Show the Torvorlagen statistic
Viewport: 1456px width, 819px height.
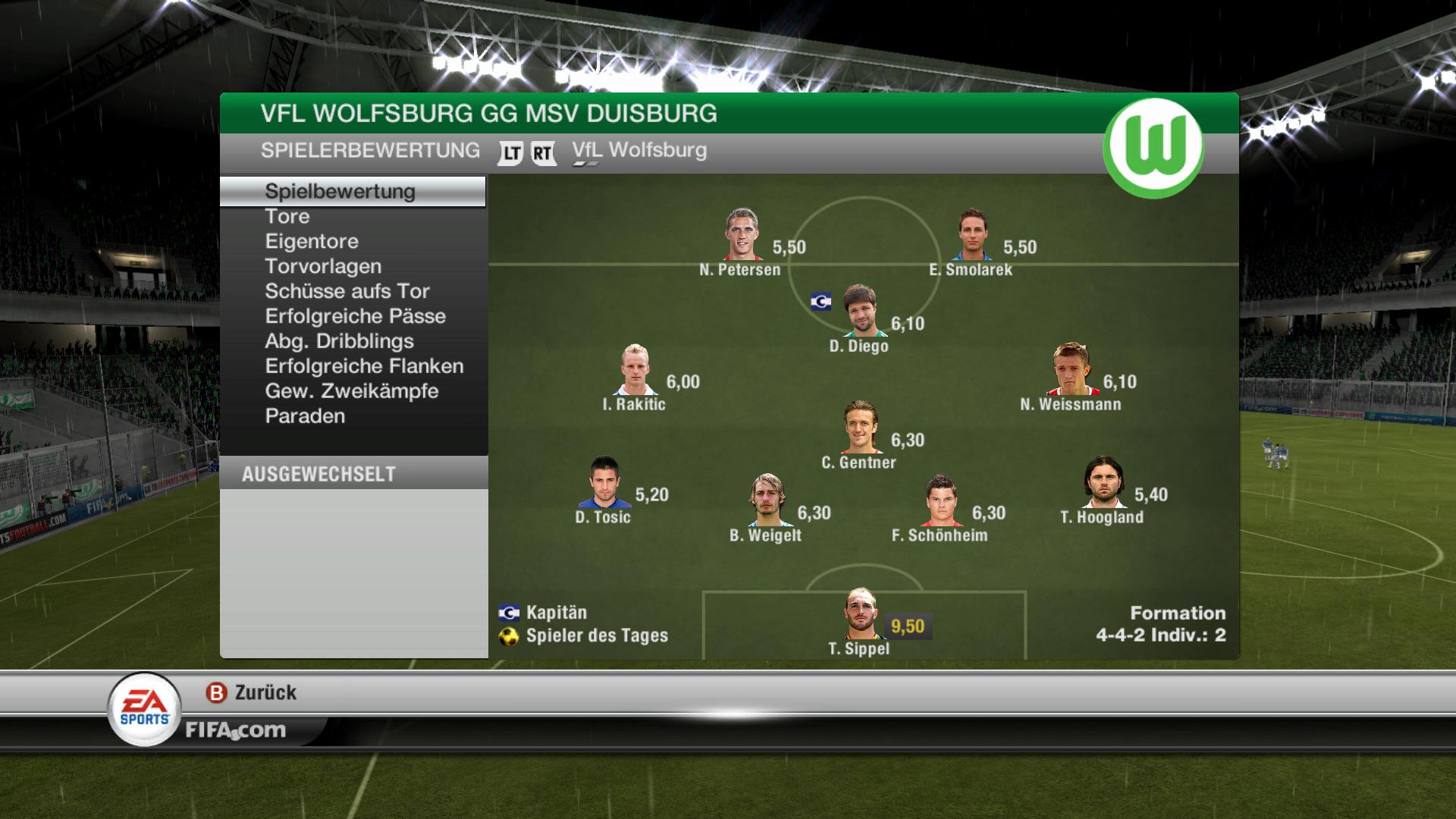click(323, 267)
